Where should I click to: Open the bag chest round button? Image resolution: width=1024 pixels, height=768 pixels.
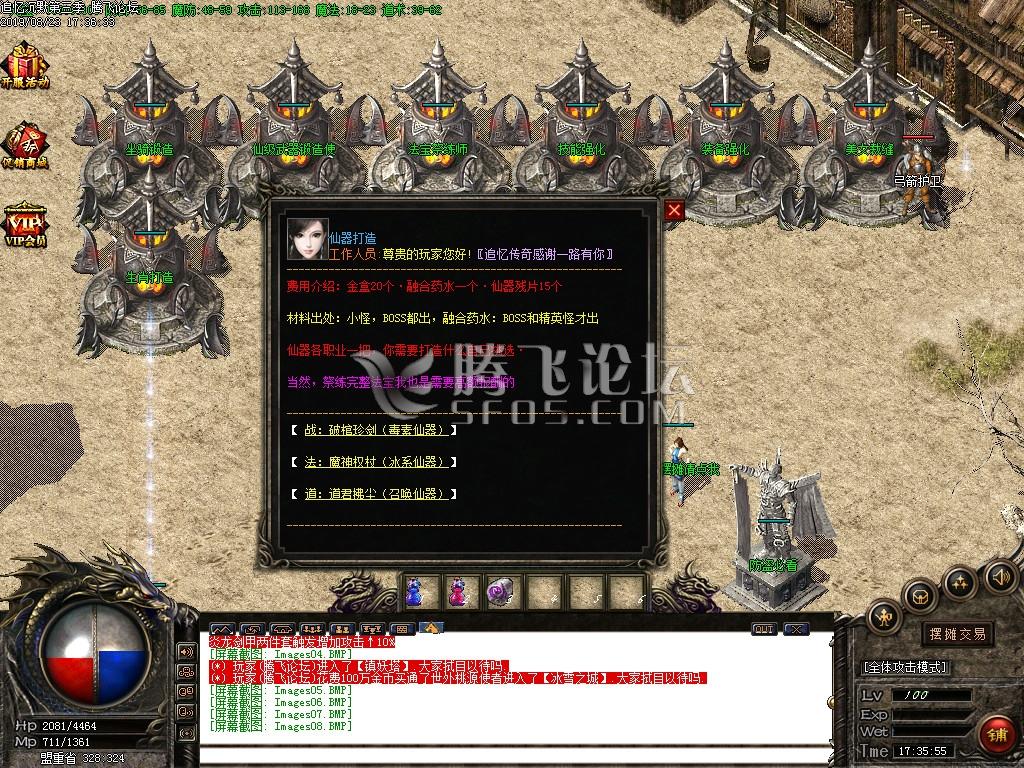[920, 596]
